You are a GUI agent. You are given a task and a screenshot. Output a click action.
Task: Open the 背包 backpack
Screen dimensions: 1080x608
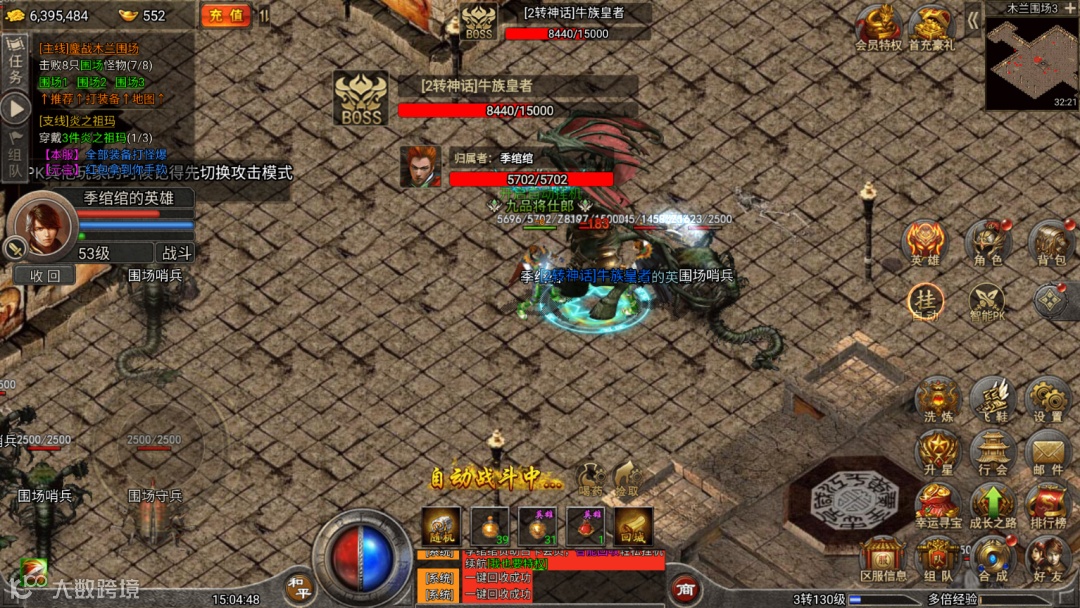1051,244
